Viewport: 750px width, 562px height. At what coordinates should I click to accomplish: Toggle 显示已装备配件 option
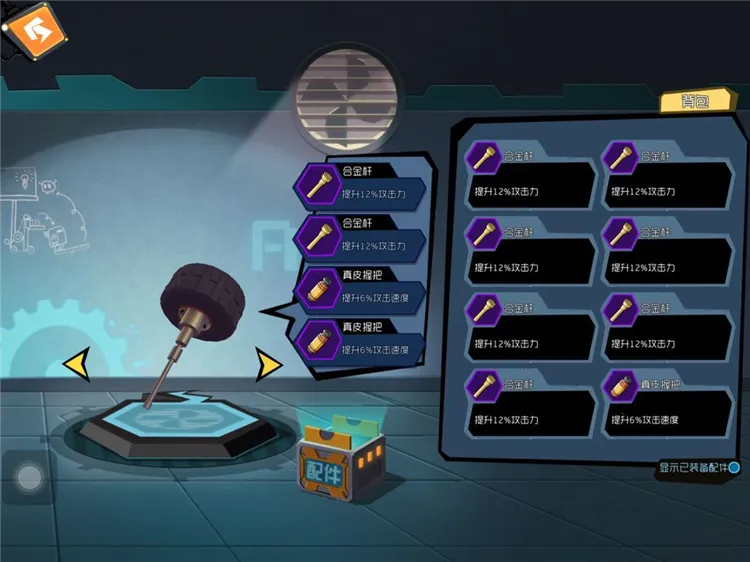(734, 467)
